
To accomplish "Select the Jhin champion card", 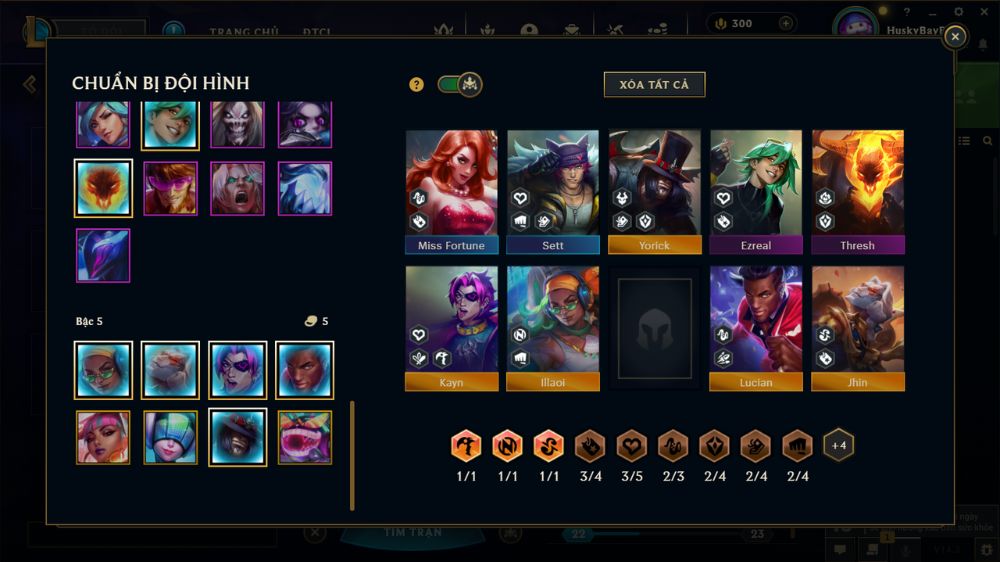I will tap(858, 327).
